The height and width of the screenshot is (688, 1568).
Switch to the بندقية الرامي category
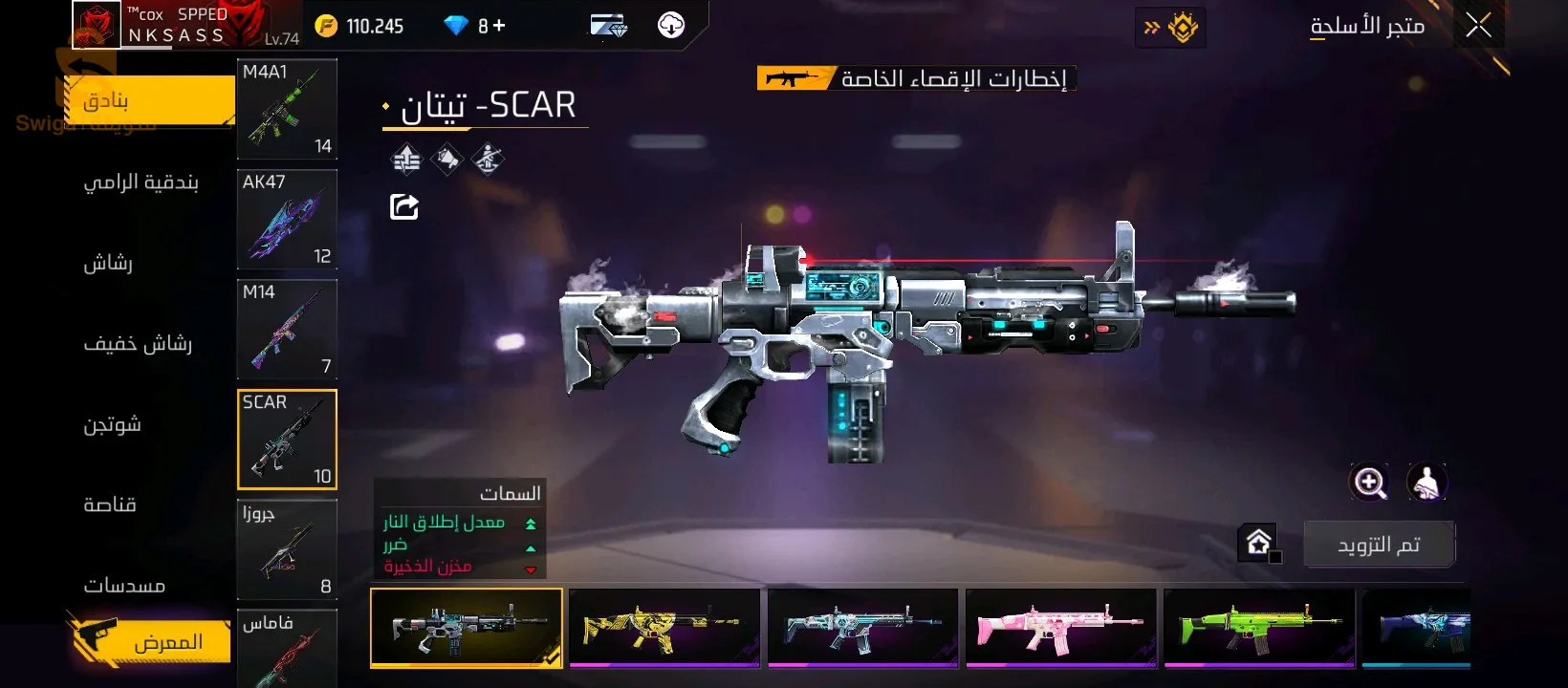(x=141, y=182)
